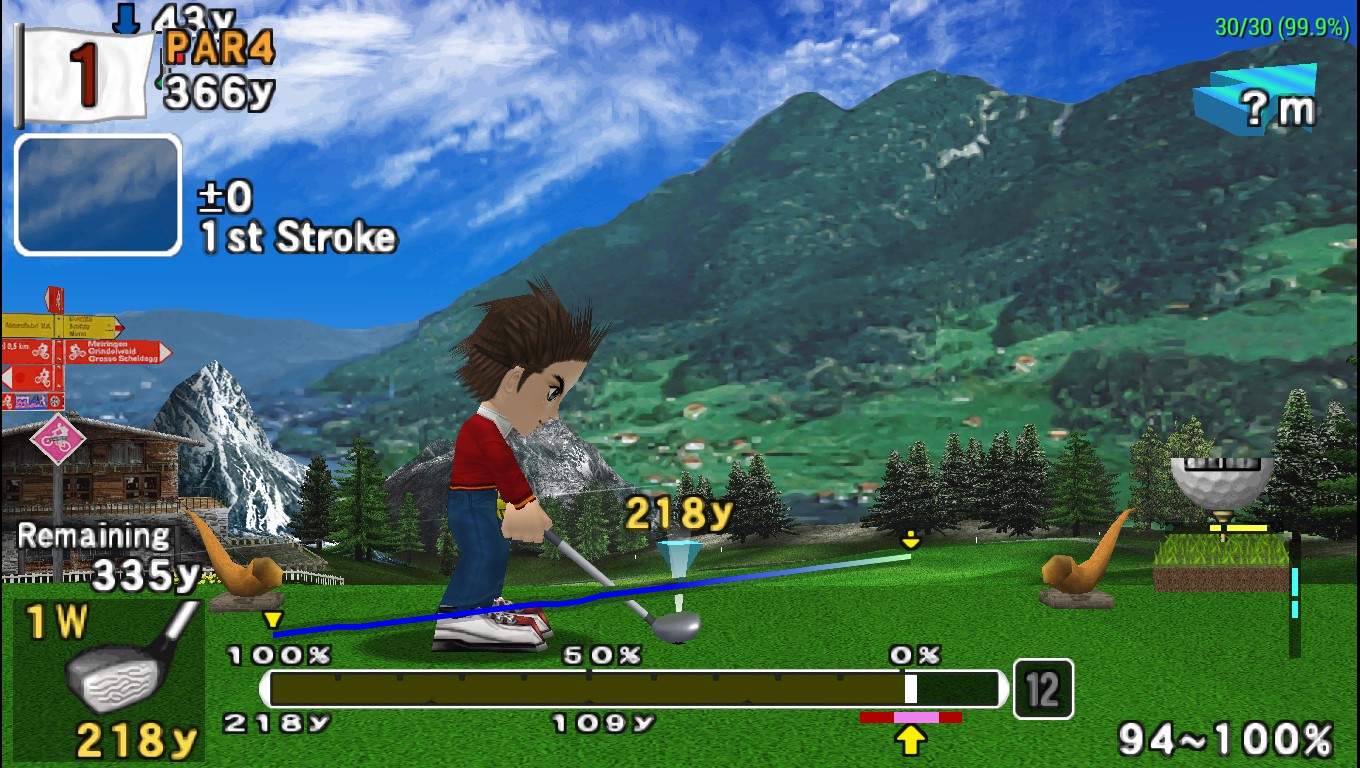Click the pink impact zone marker
1360x768 pixels.
click(x=916, y=717)
